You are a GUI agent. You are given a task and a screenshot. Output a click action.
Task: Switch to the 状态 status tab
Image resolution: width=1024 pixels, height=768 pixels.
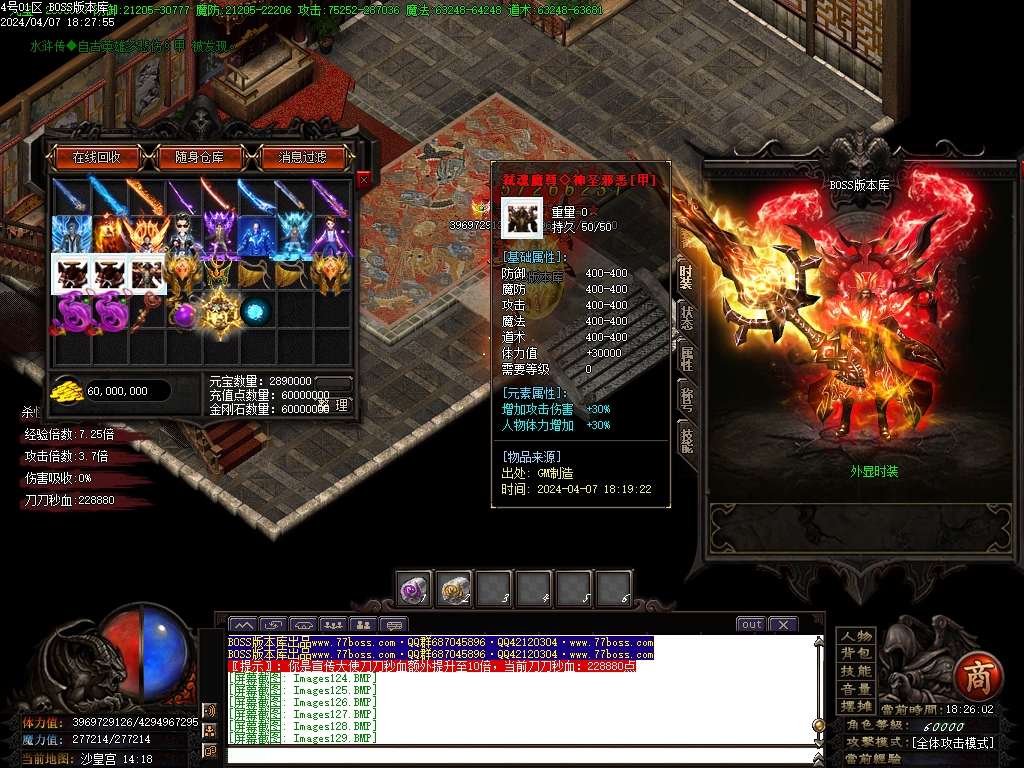point(686,318)
